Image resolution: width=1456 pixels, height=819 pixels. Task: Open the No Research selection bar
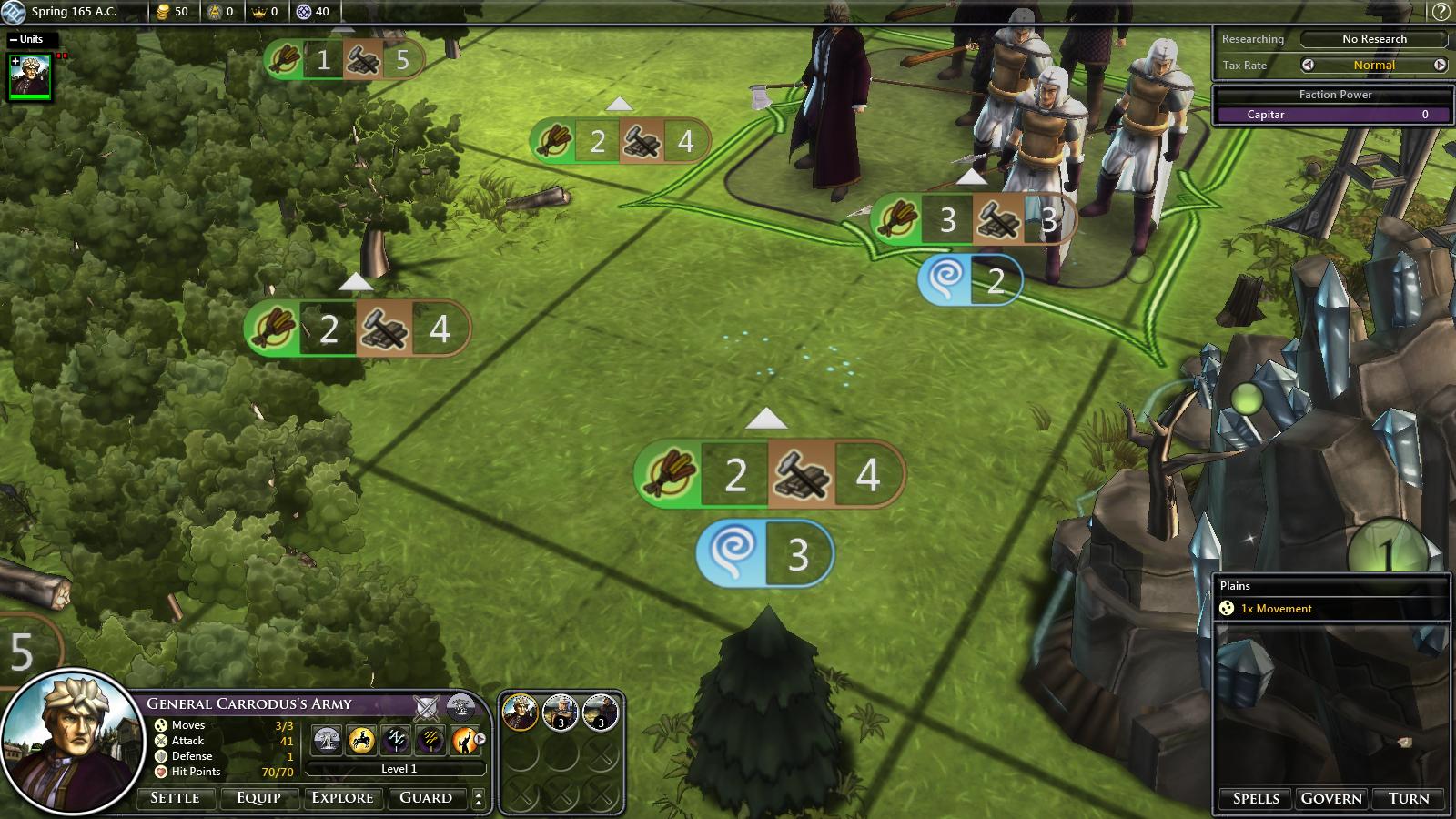[1373, 39]
